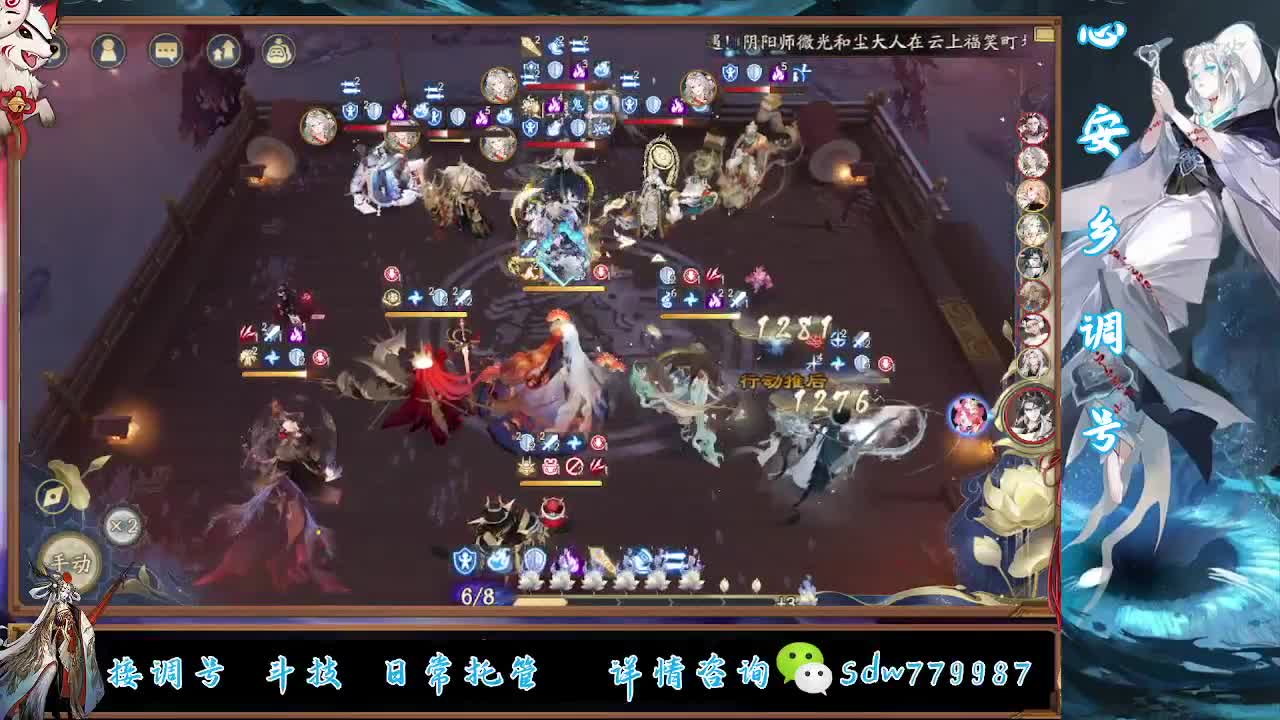The image size is (1280, 720).
Task: Click the 6/8 onibi progress gauge
Action: 476,594
